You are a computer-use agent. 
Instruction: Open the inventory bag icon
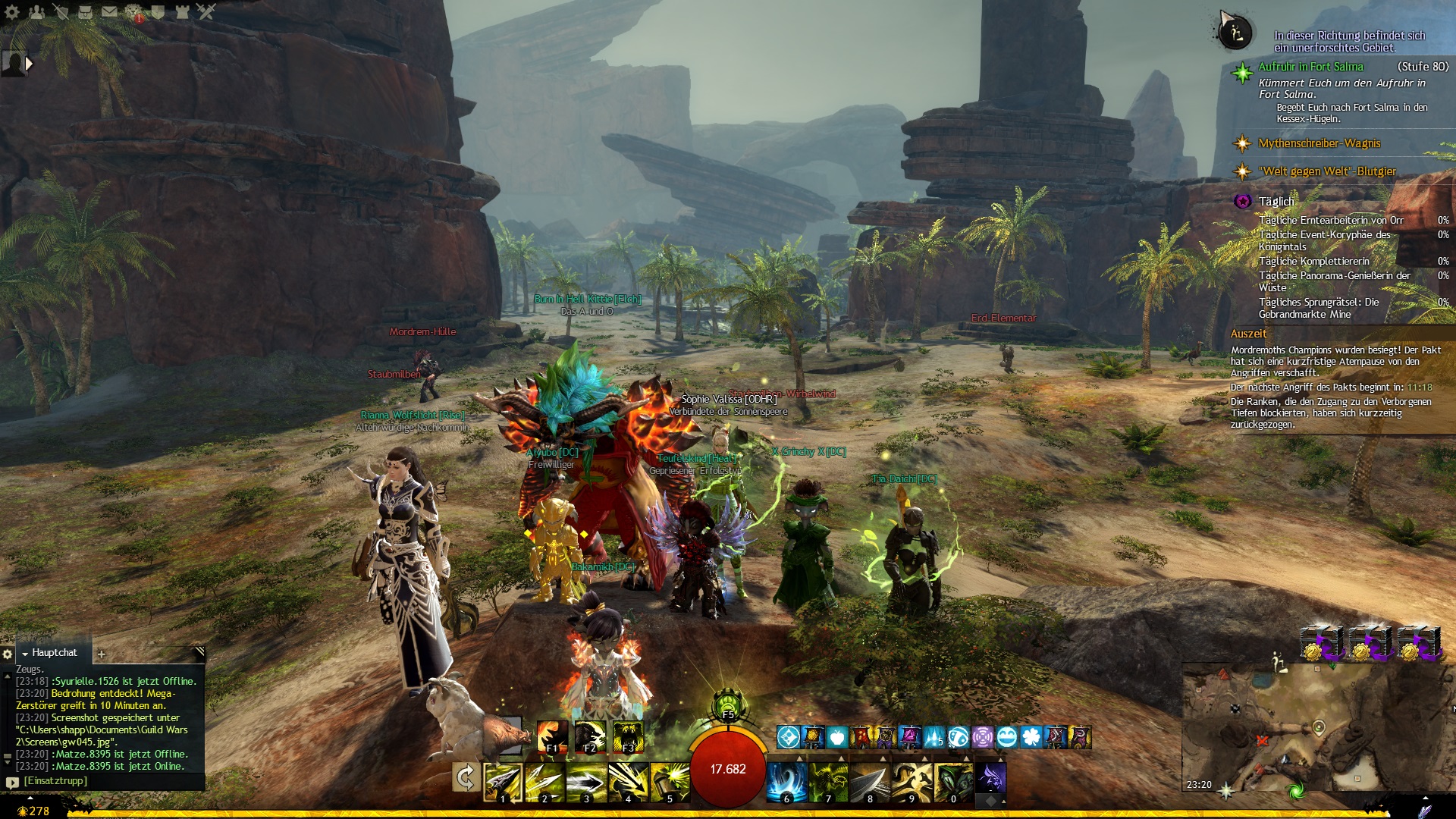point(85,11)
